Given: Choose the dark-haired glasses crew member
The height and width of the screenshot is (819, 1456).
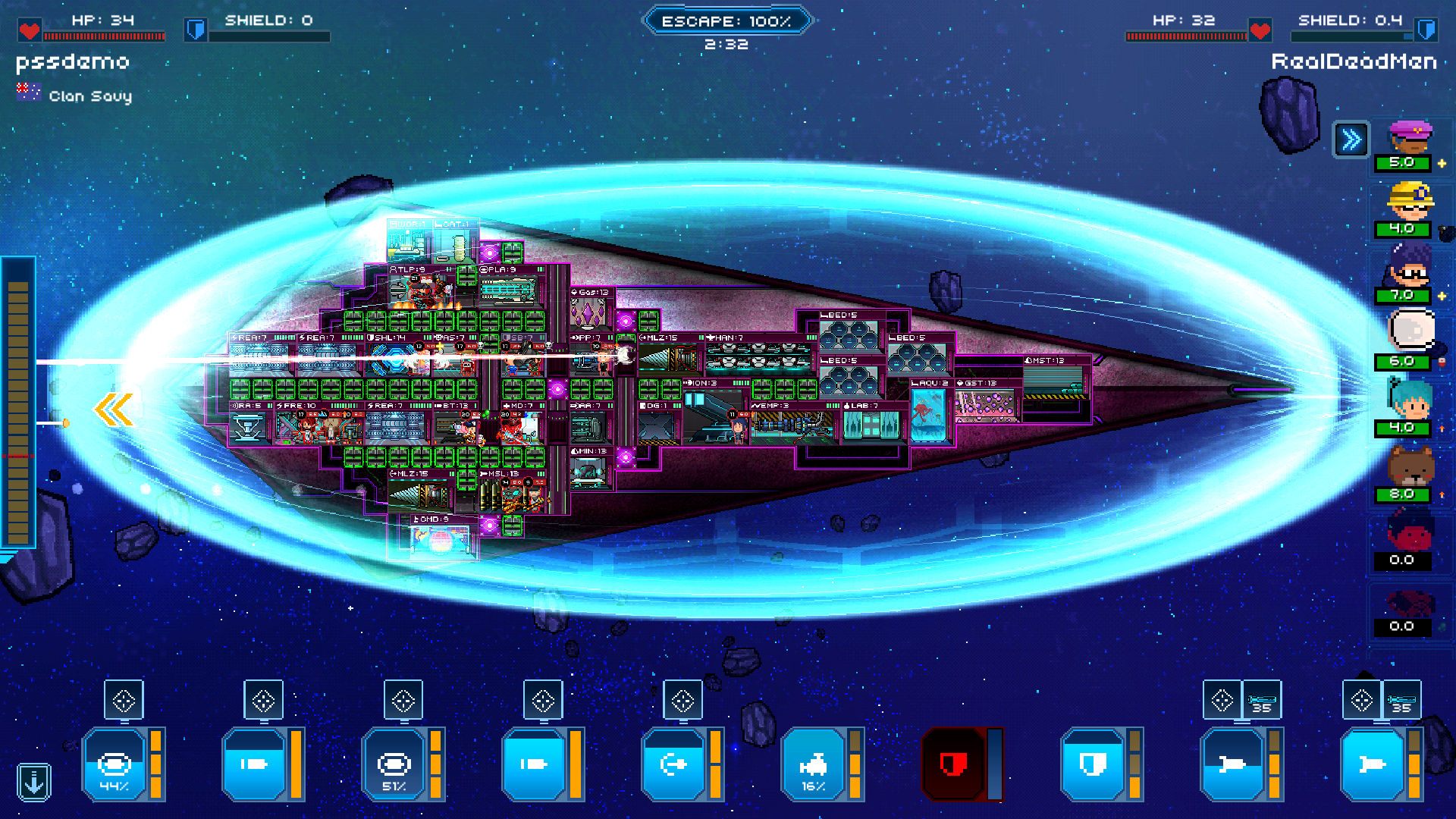Looking at the screenshot, I should (x=1409, y=268).
